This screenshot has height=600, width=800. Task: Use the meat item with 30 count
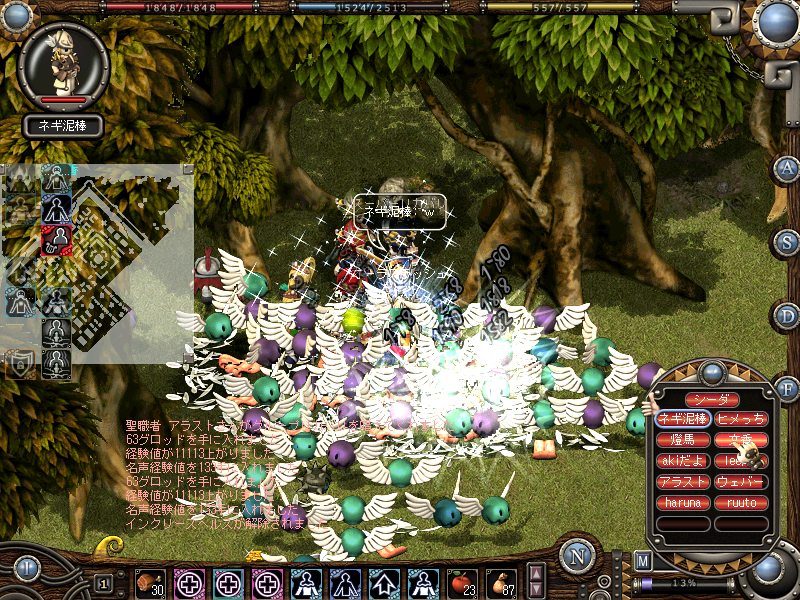pos(151,582)
